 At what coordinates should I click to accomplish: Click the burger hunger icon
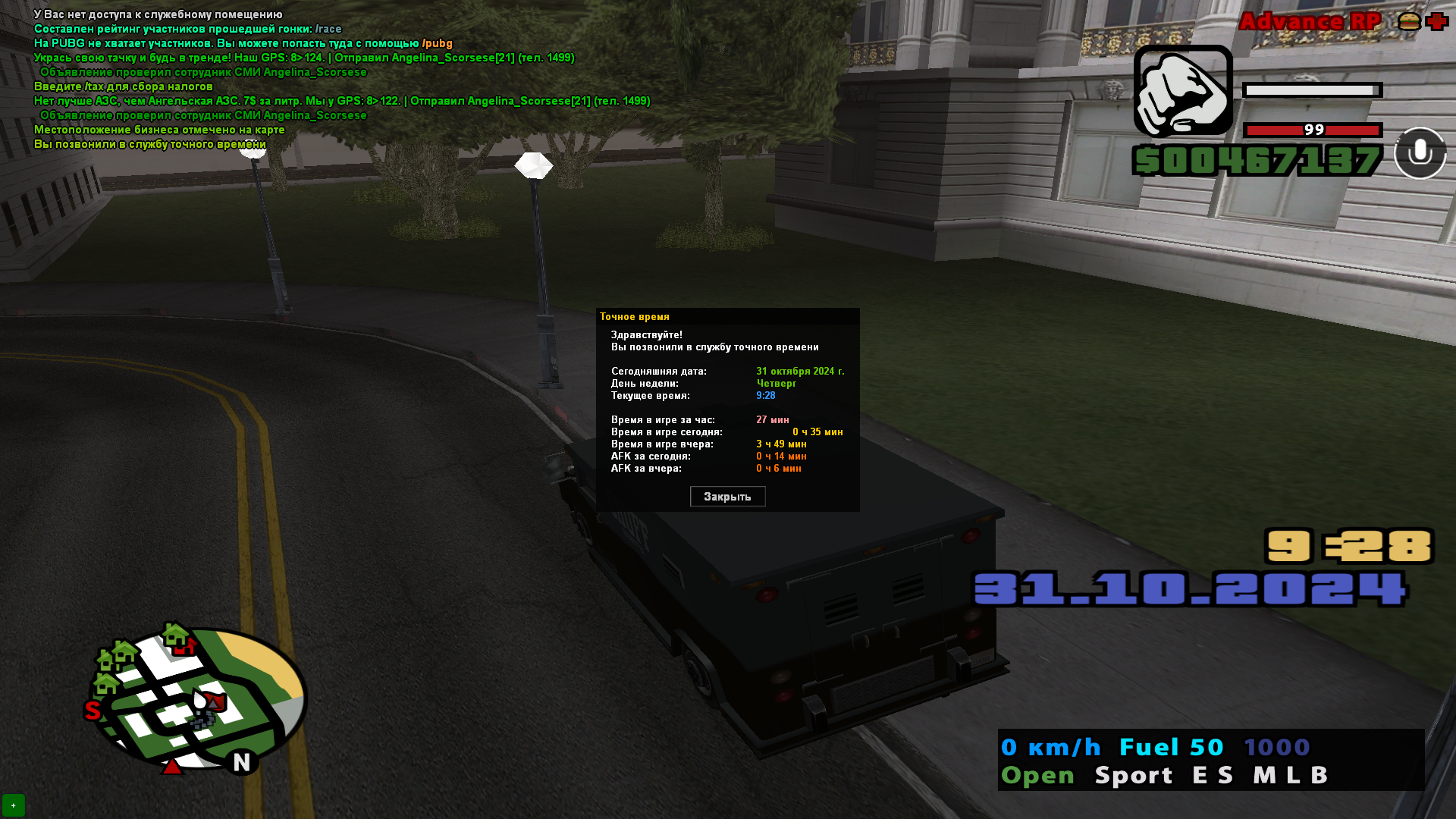[x=1409, y=21]
